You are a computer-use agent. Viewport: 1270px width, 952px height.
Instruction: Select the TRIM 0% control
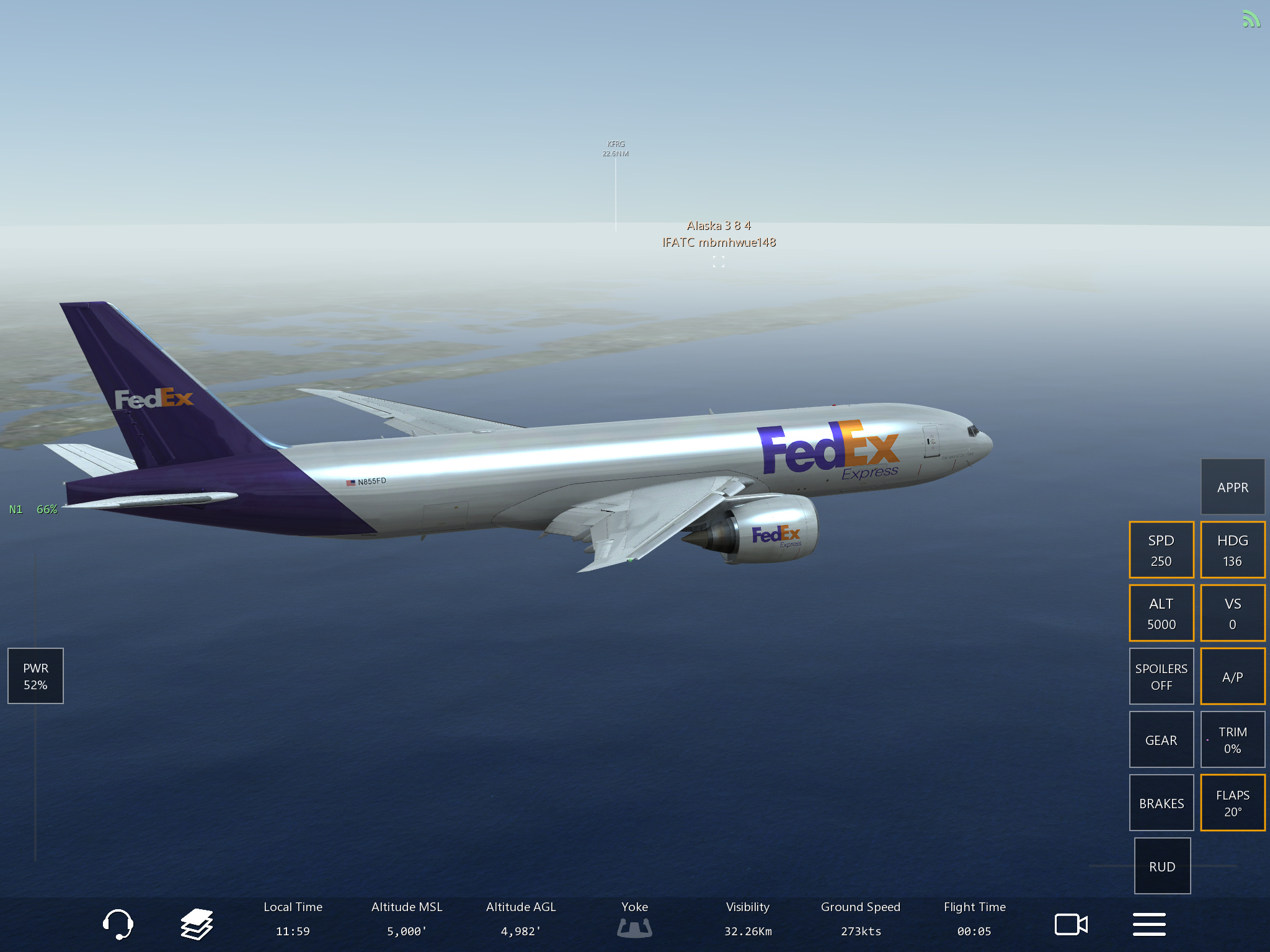point(1232,740)
